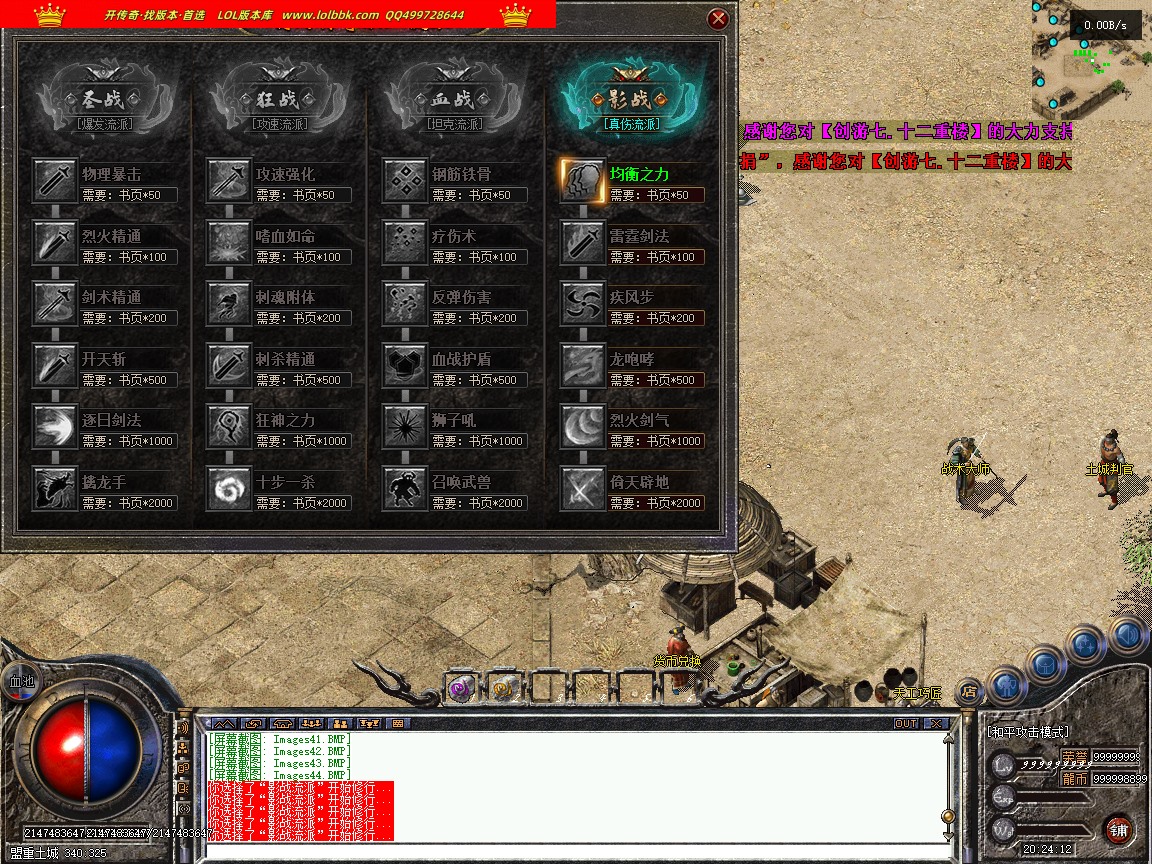This screenshot has width=1152, height=864.
Task: Close the skill school panel
Action: 718,19
